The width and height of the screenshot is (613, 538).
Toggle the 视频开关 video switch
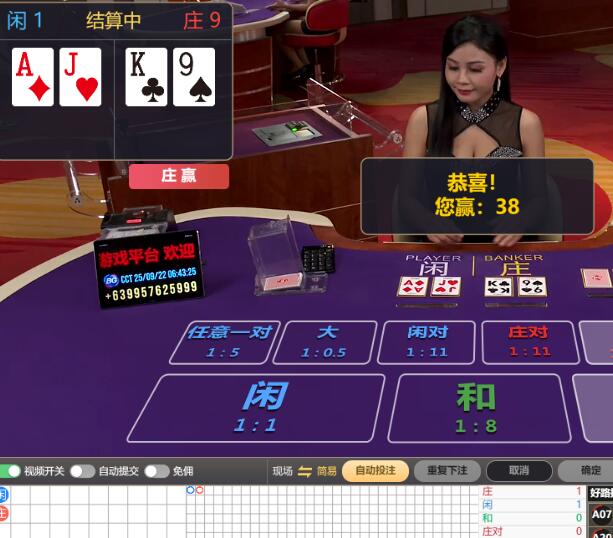pos(12,471)
